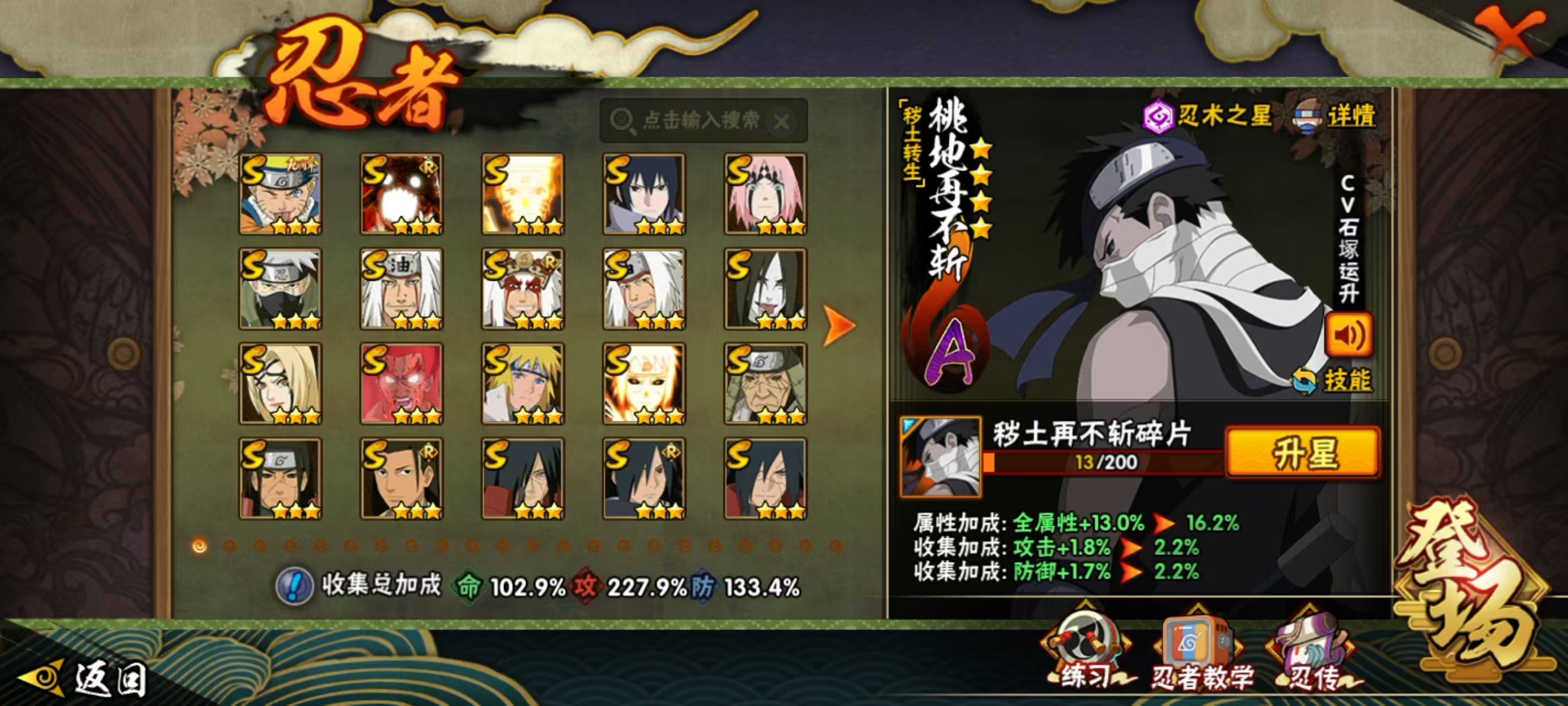
Task: Click the ninja search input field
Action: 700,121
